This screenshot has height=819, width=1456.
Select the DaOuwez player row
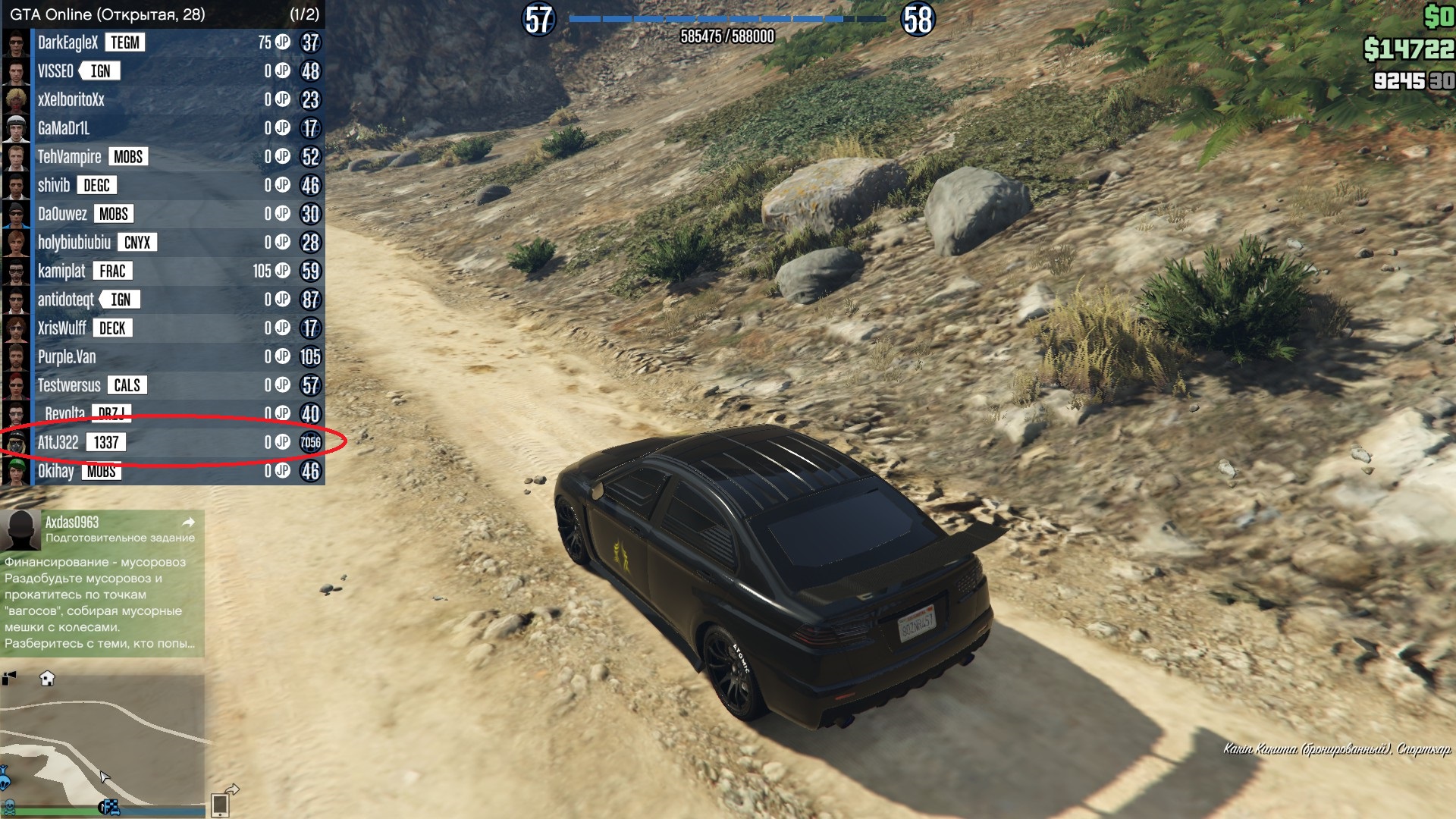(x=163, y=214)
